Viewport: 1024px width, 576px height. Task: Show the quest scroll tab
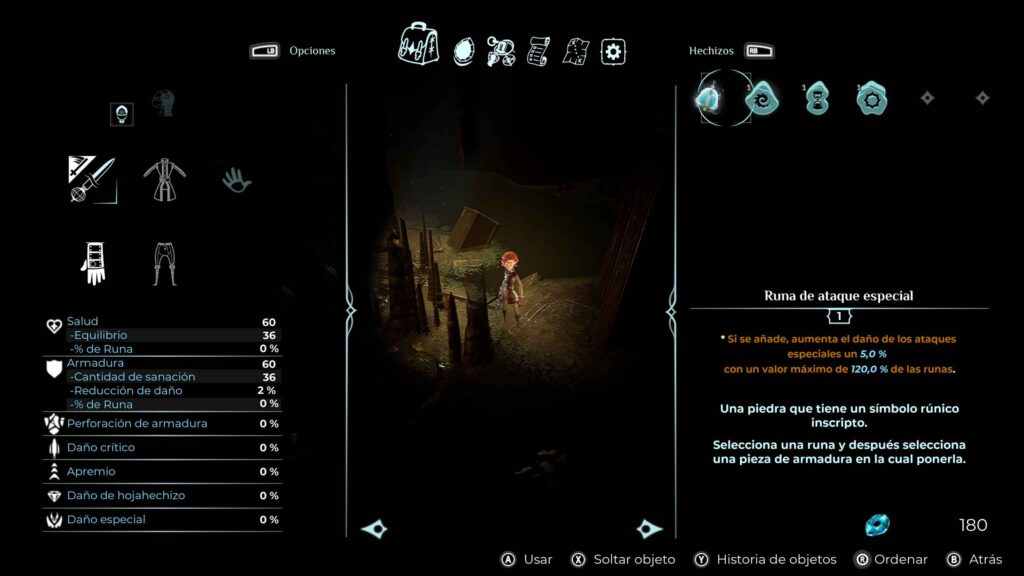pyautogui.click(x=539, y=51)
